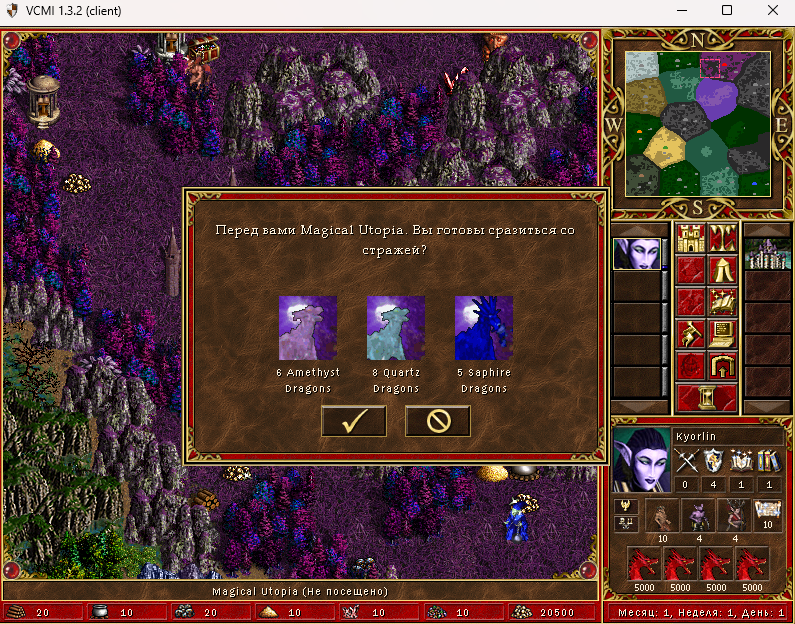This screenshot has width=795, height=624.
Task: Move the hero with the horse button
Action: coord(690,331)
